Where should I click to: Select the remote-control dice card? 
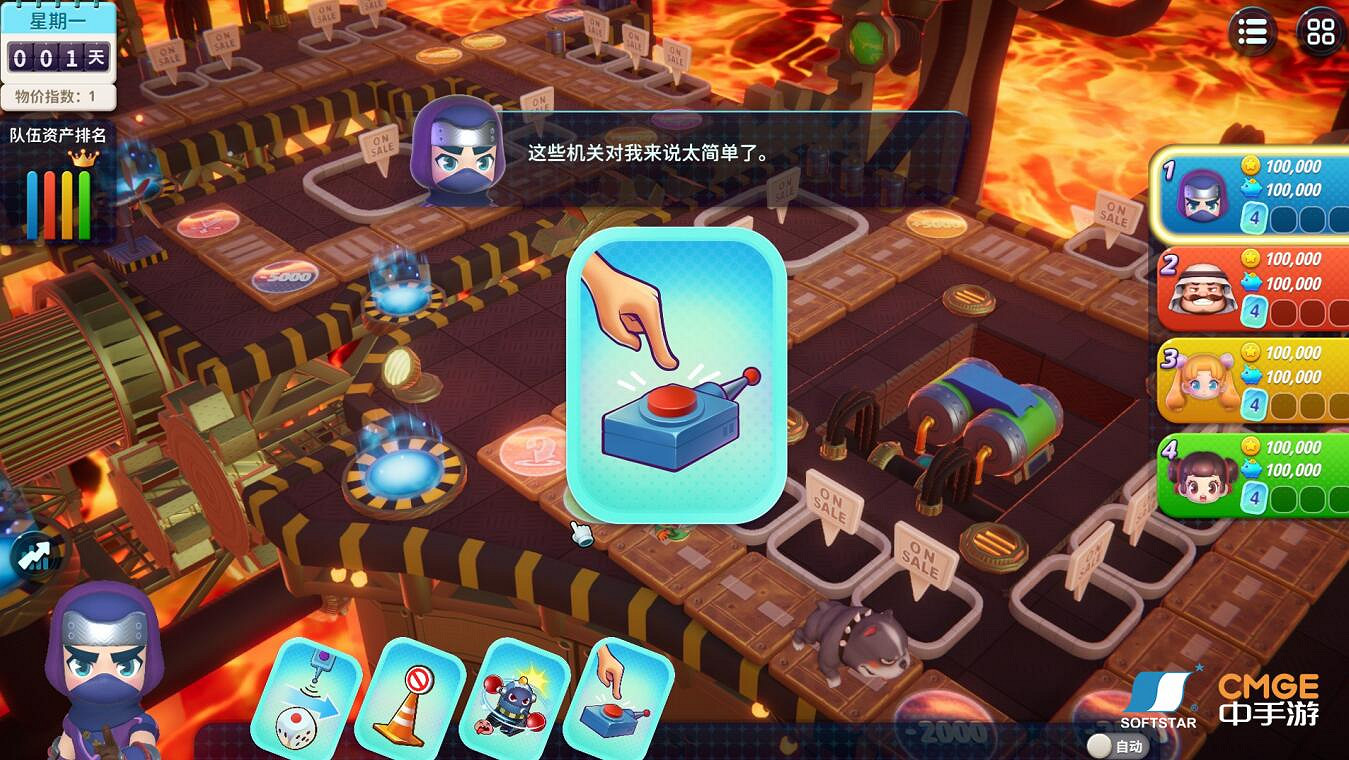point(311,697)
